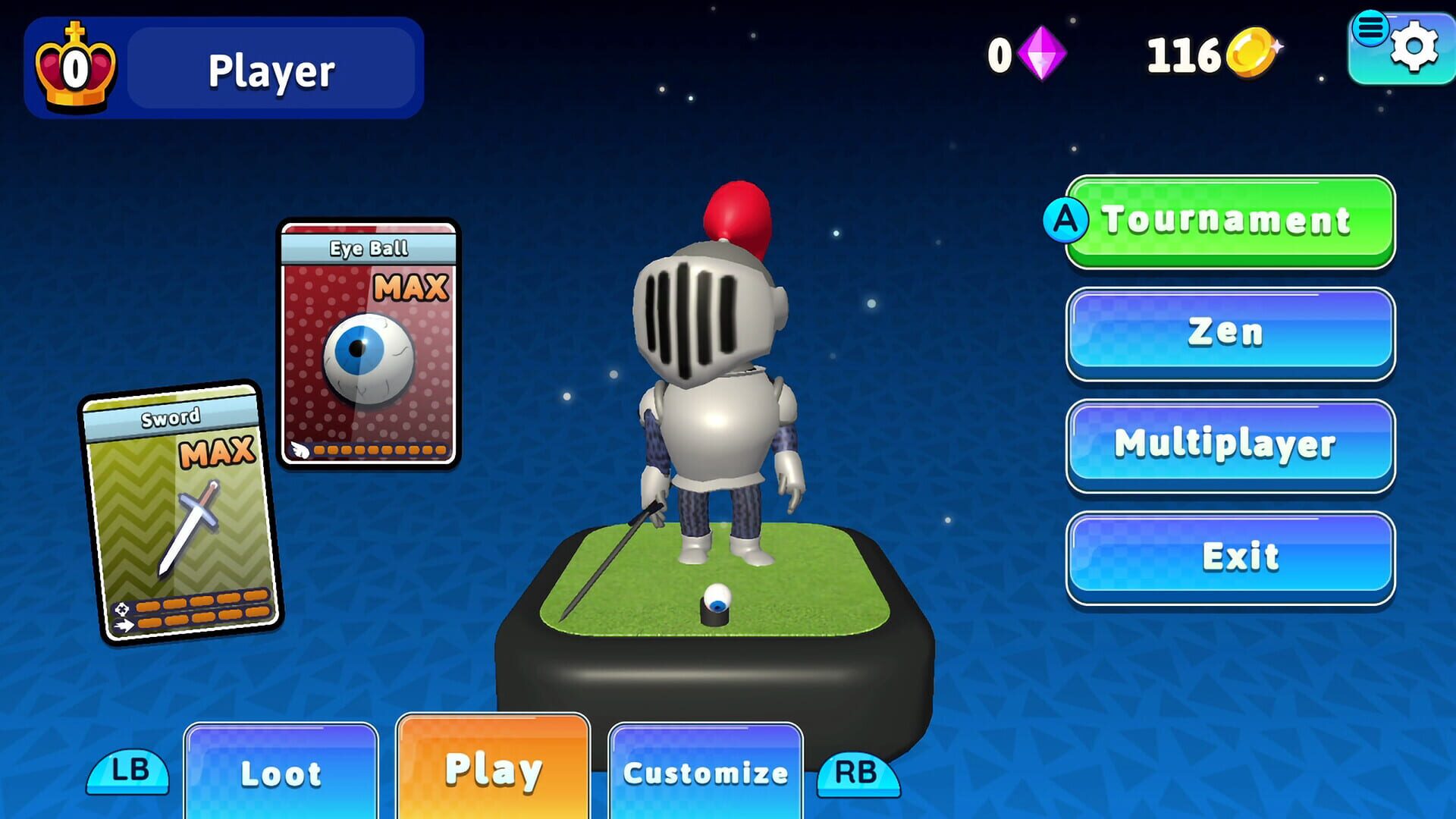Open Multiplayer mode
Image resolution: width=1456 pixels, height=819 pixels.
[x=1228, y=445]
